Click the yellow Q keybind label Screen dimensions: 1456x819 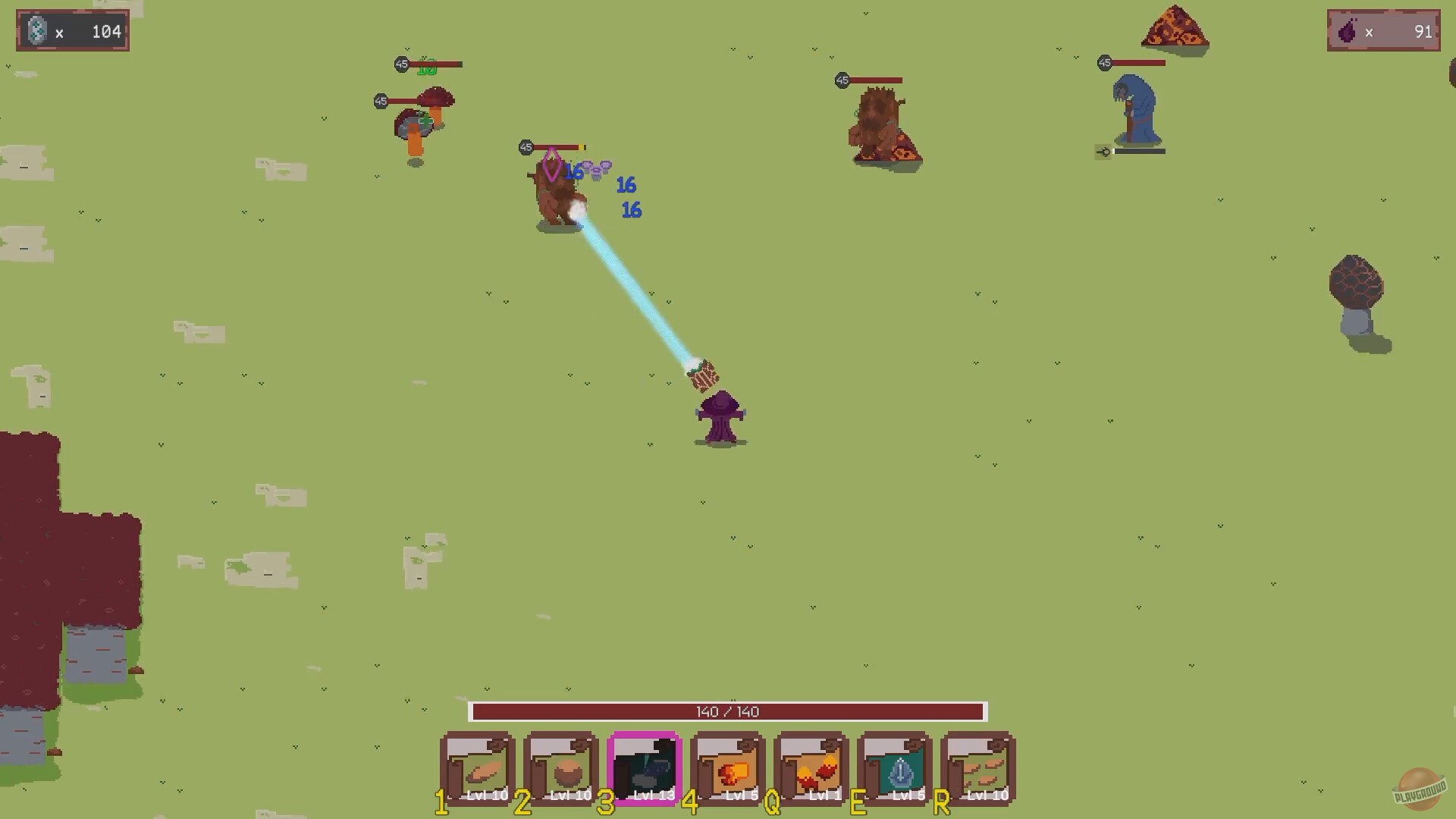pyautogui.click(x=771, y=802)
